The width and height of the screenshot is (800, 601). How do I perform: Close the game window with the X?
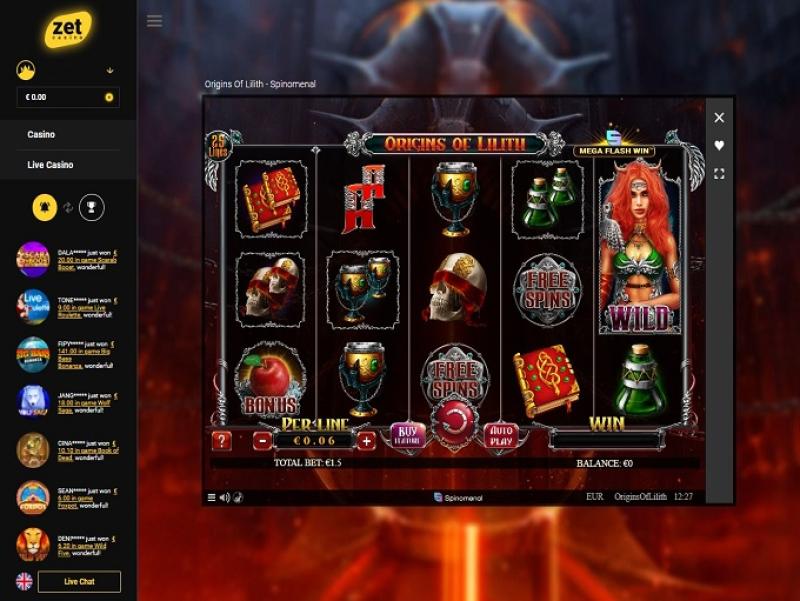[719, 118]
